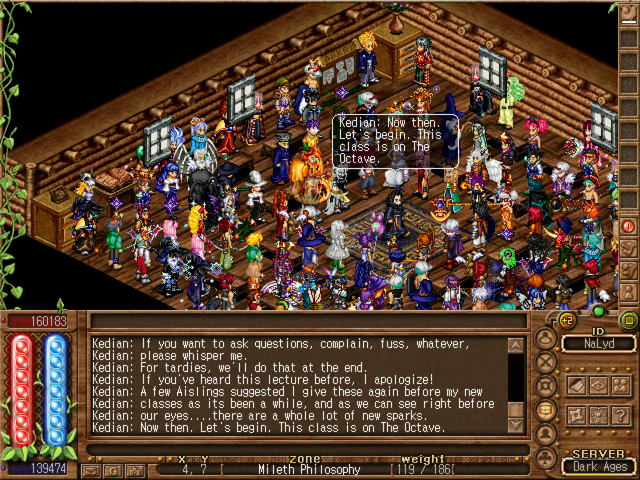Select the speech bubble chat panel button

pos(546,410)
